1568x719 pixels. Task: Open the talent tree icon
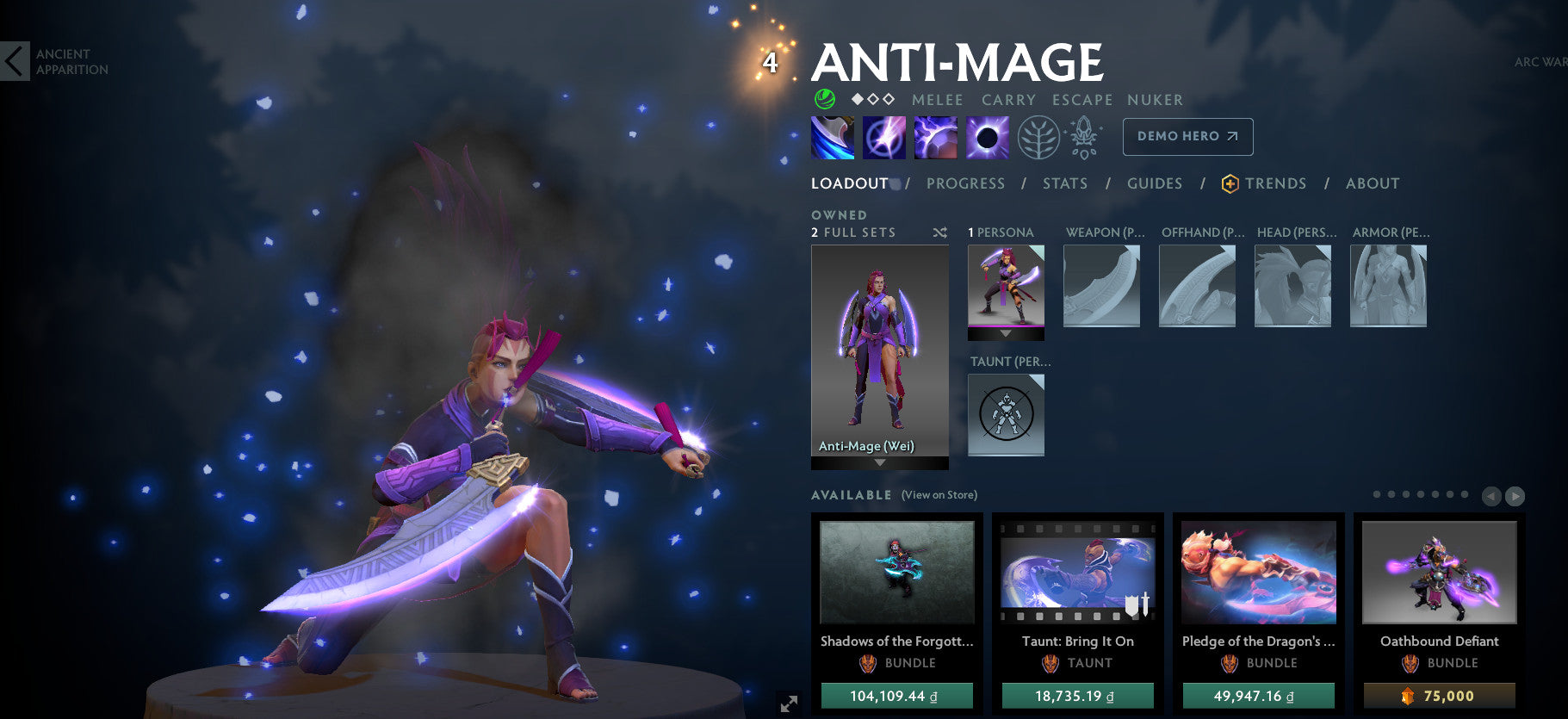[x=1041, y=137]
